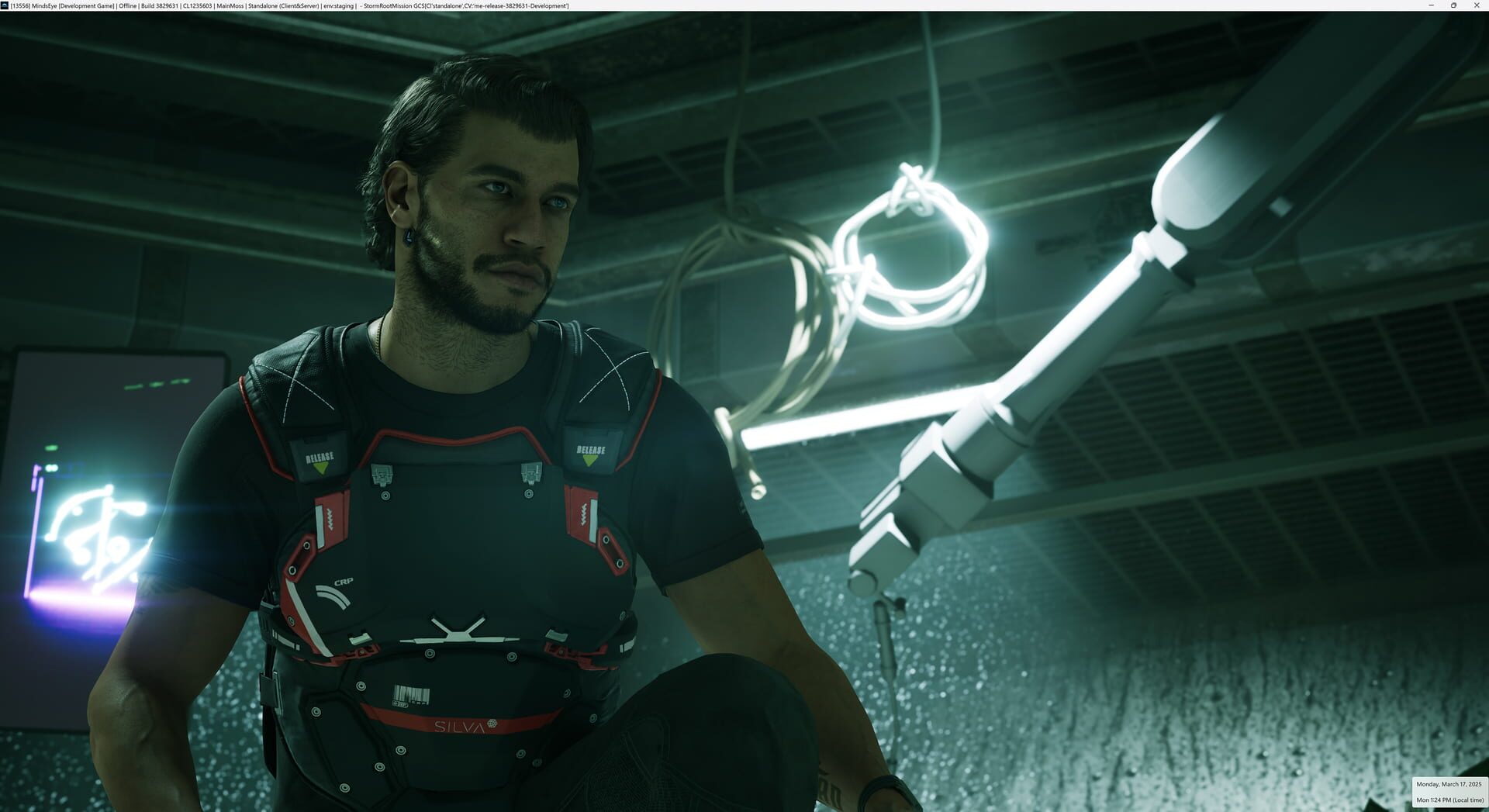
Task: Click the red chevron indicator on the right chest panel
Action: (x=583, y=515)
